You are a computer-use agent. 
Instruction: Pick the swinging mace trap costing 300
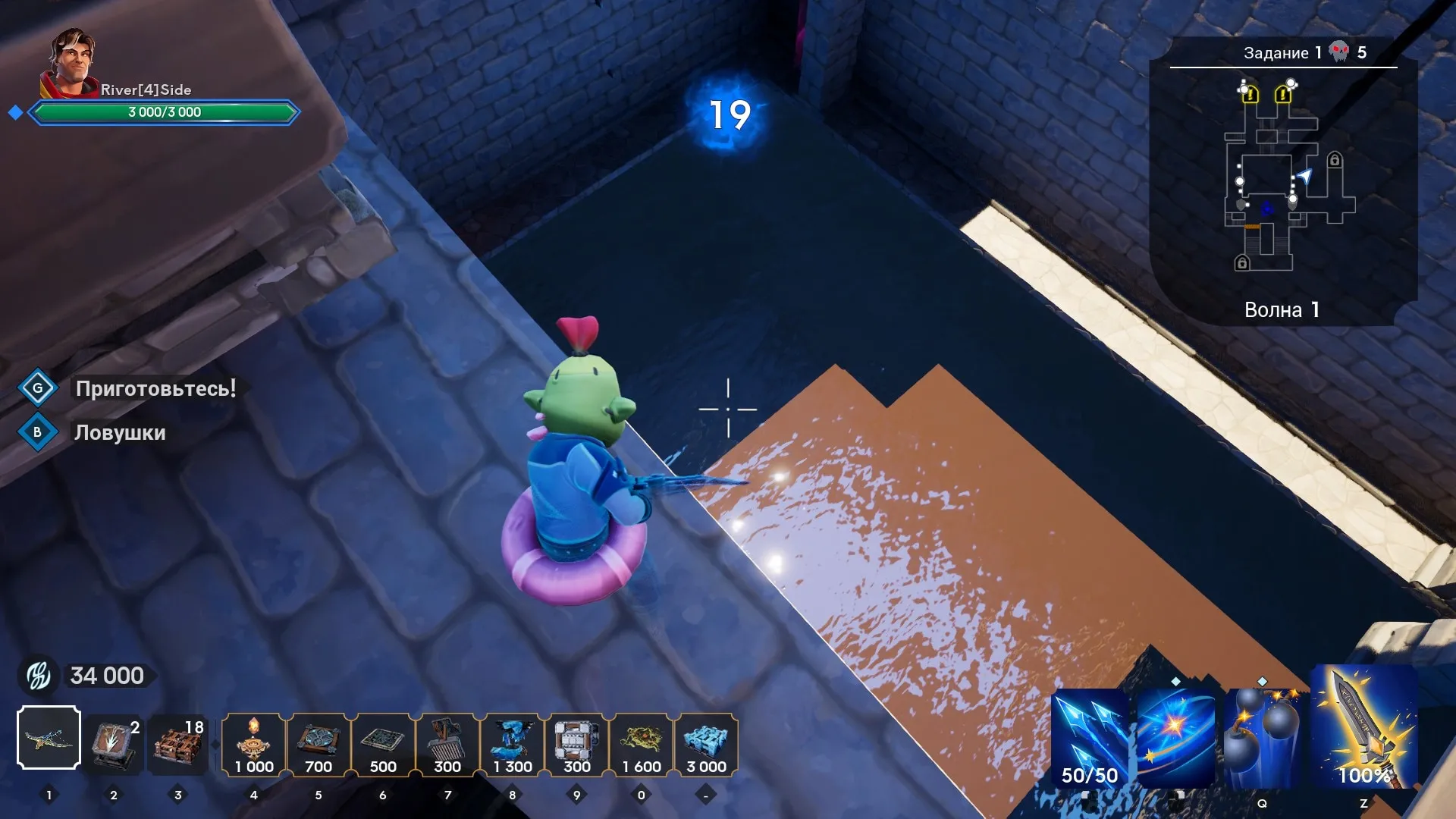[x=447, y=745]
